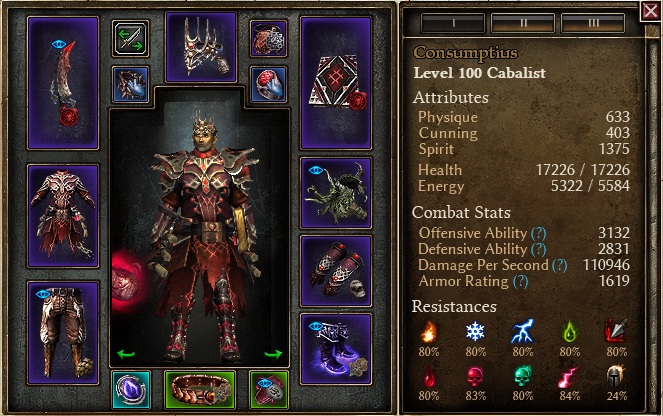Pick the thorned blue ring slot
Image resolution: width=663 pixels, height=416 pixels.
click(130, 83)
